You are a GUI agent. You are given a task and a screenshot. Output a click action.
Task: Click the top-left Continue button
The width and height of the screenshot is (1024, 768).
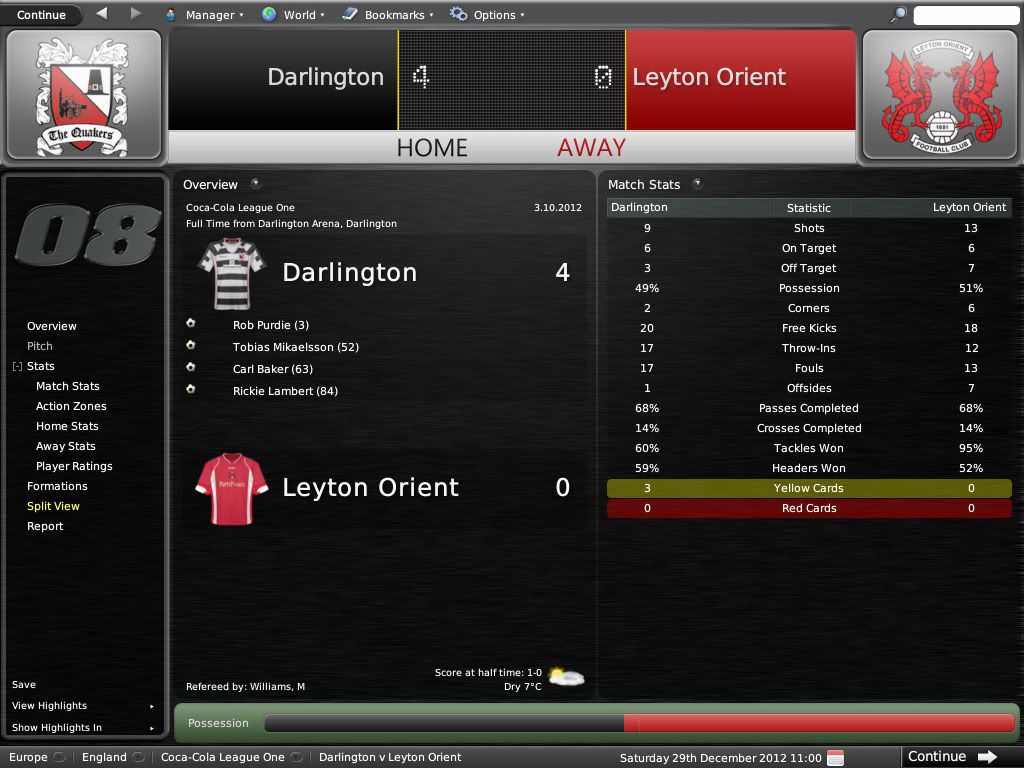(42, 15)
